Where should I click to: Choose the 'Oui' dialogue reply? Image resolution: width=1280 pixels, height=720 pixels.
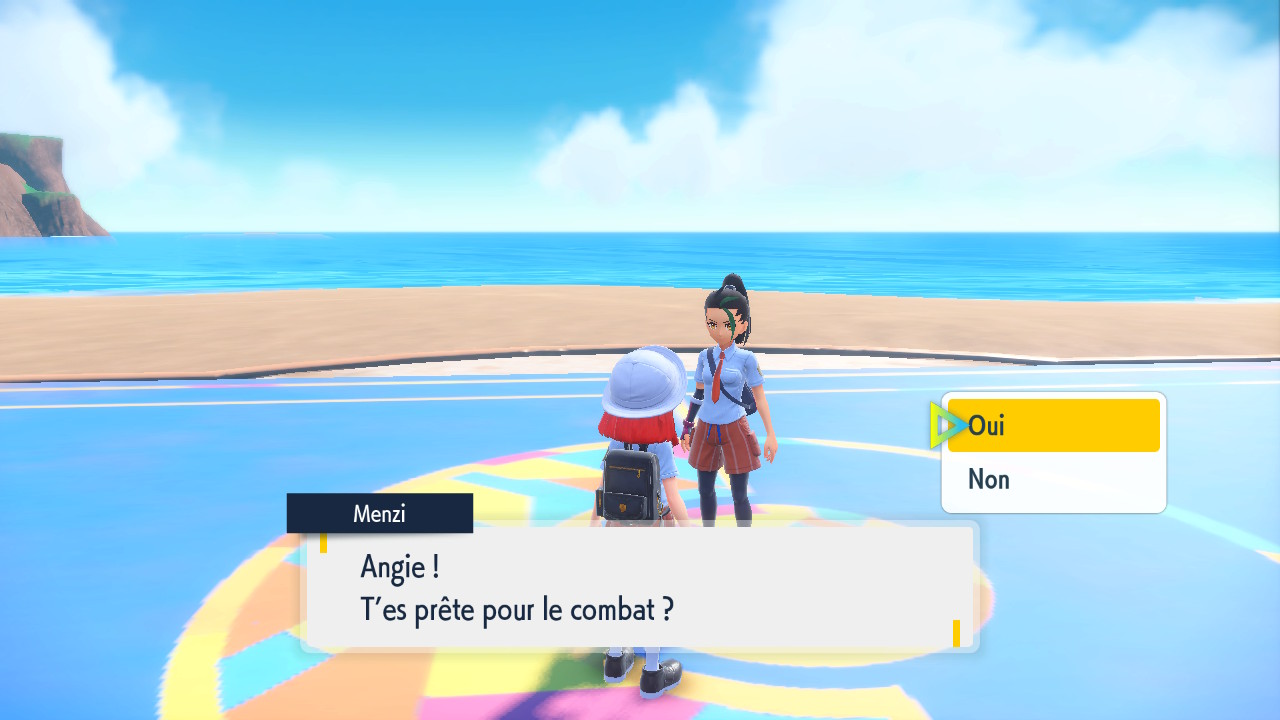(1053, 426)
